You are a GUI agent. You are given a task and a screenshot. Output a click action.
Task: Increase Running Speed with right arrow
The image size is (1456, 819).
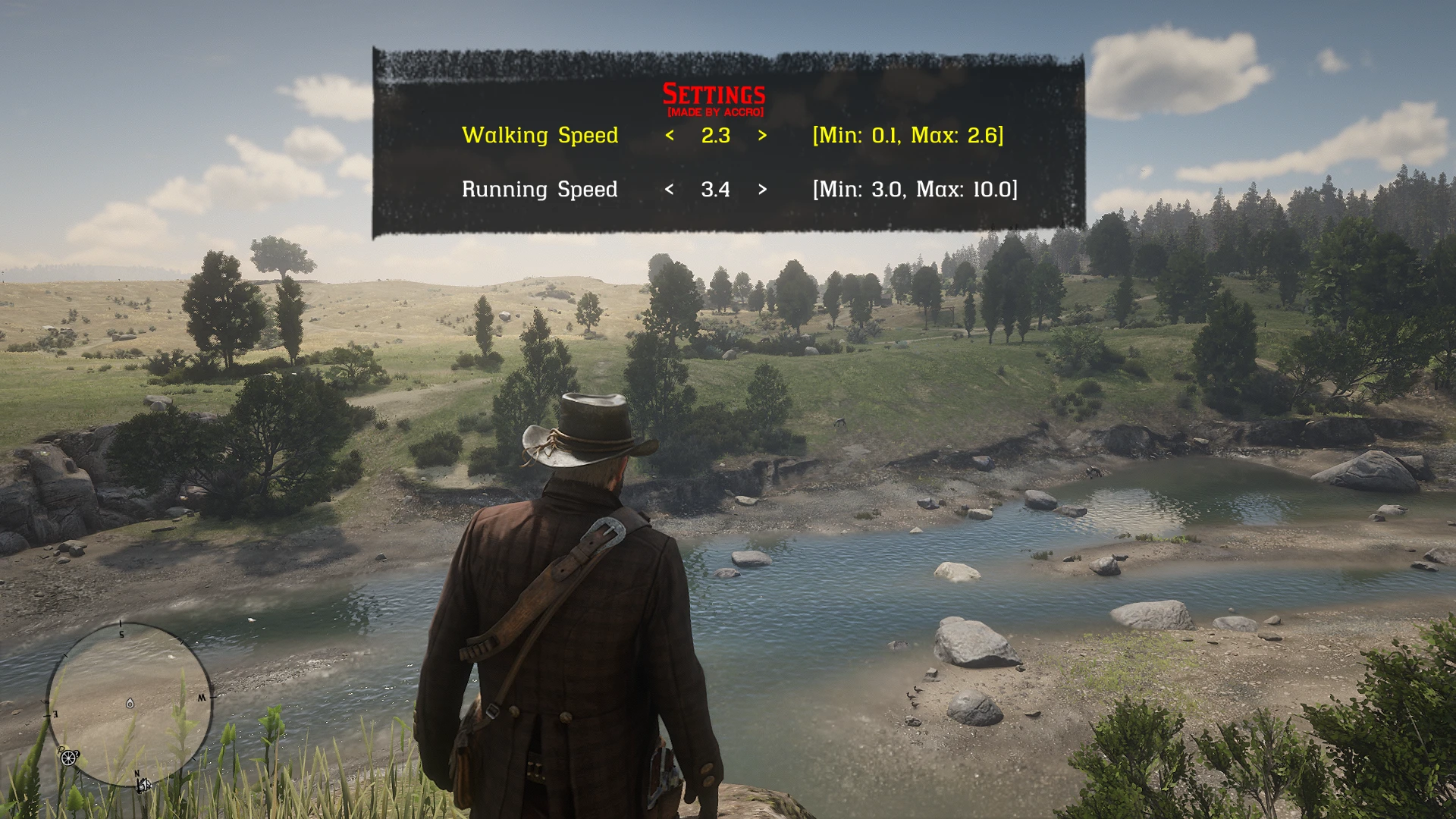tap(762, 190)
